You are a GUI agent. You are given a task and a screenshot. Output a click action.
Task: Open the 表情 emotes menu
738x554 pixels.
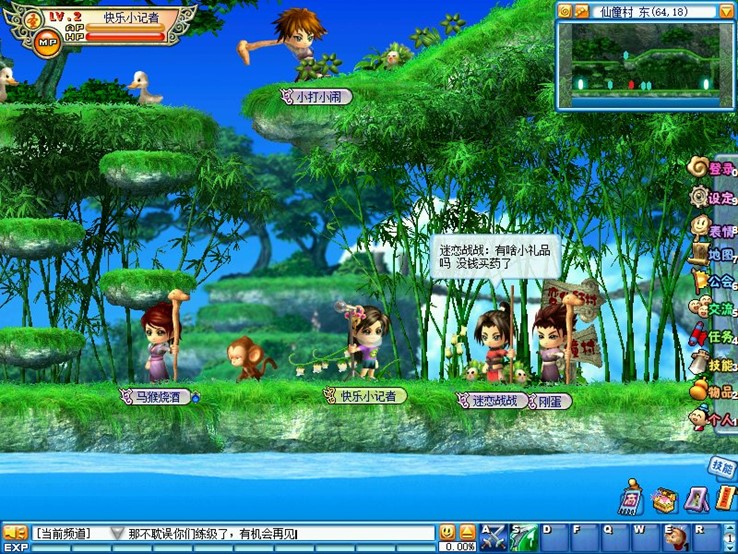714,227
